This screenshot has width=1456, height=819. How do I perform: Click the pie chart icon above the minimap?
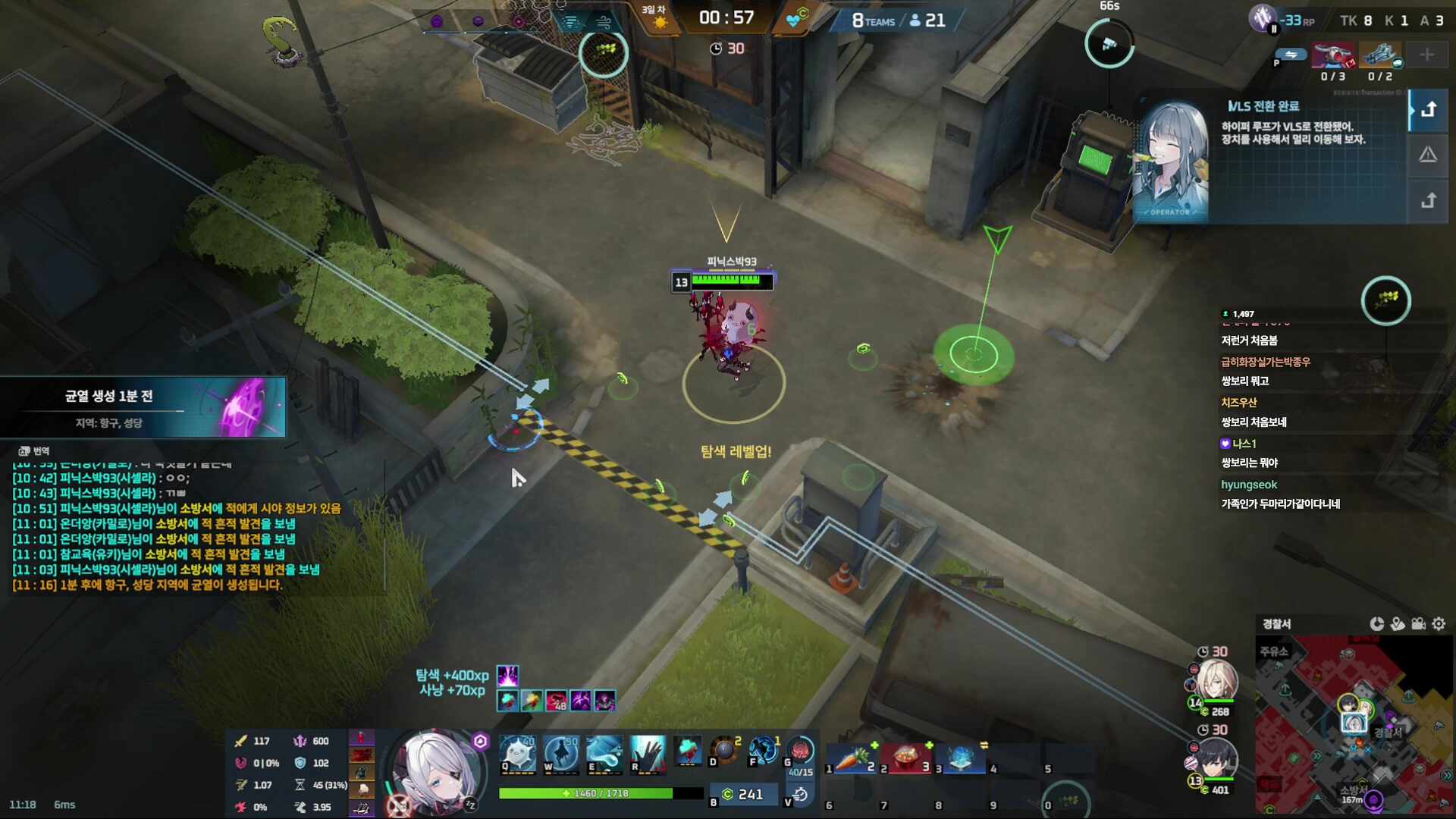click(1377, 623)
